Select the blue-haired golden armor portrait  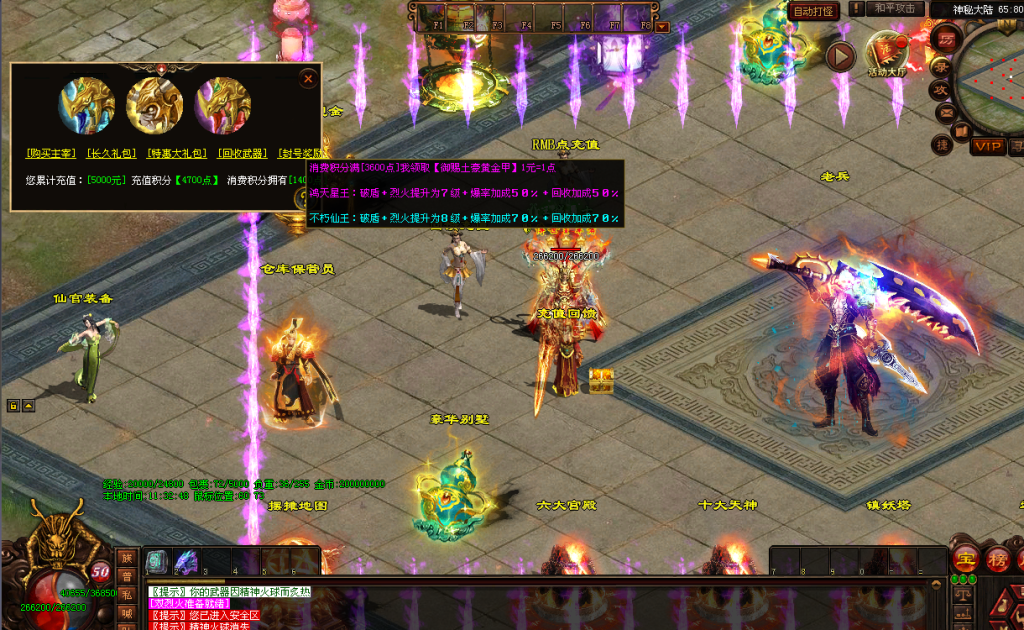coord(87,105)
